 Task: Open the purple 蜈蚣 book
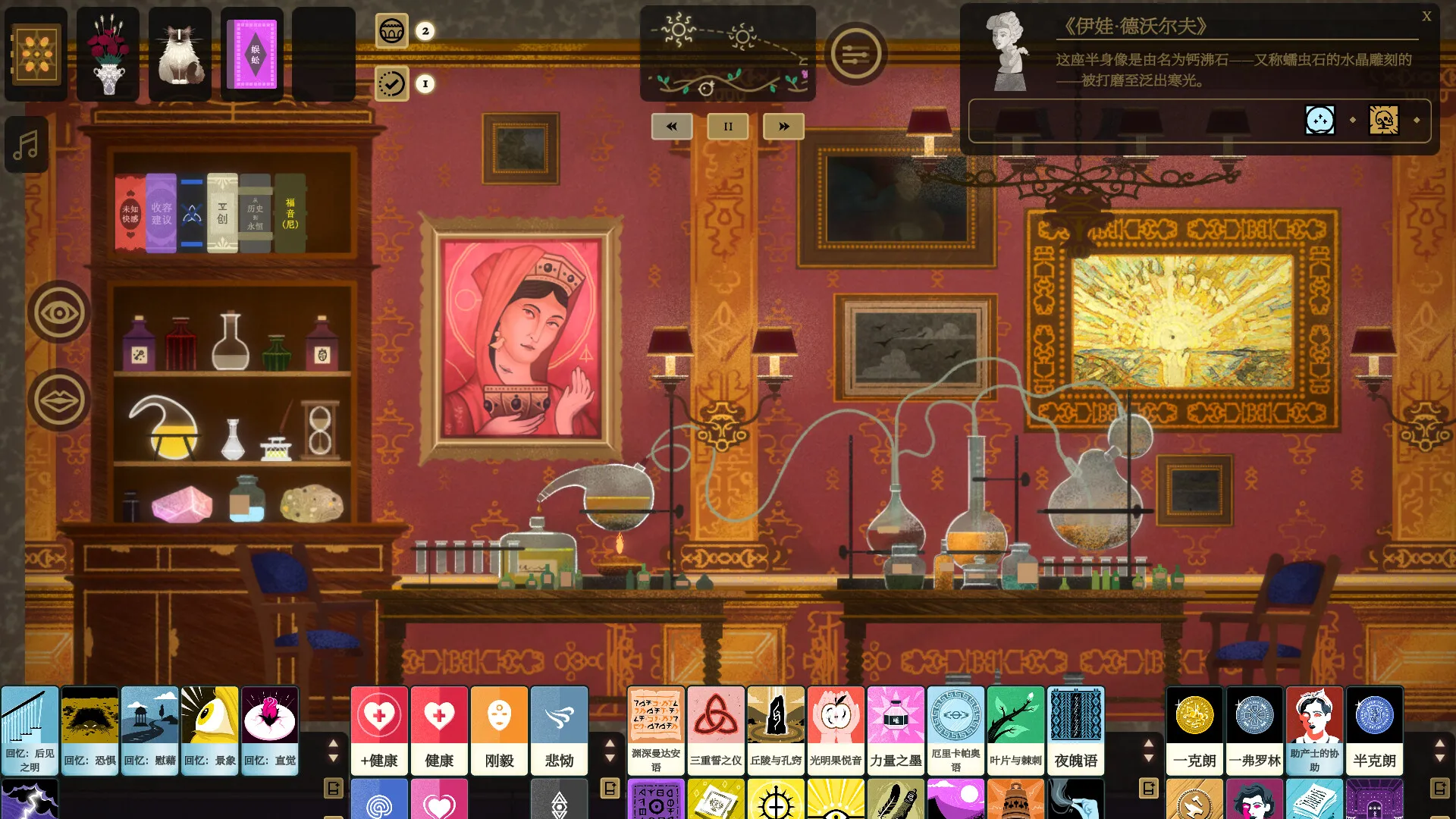[252, 54]
